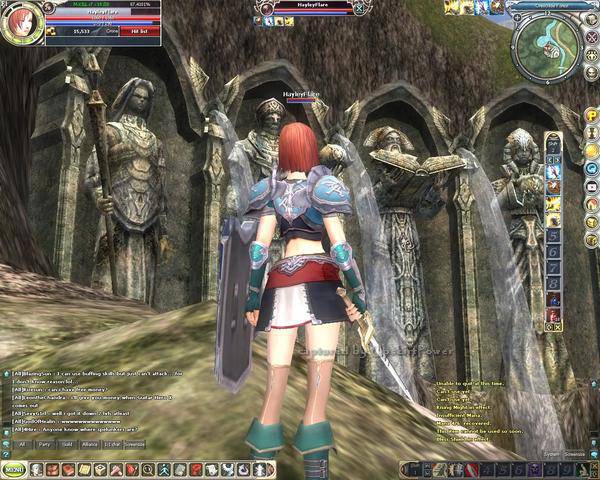This screenshot has height=480, width=600.
Task: Click the player portrait in the corner
Action: click(20, 24)
